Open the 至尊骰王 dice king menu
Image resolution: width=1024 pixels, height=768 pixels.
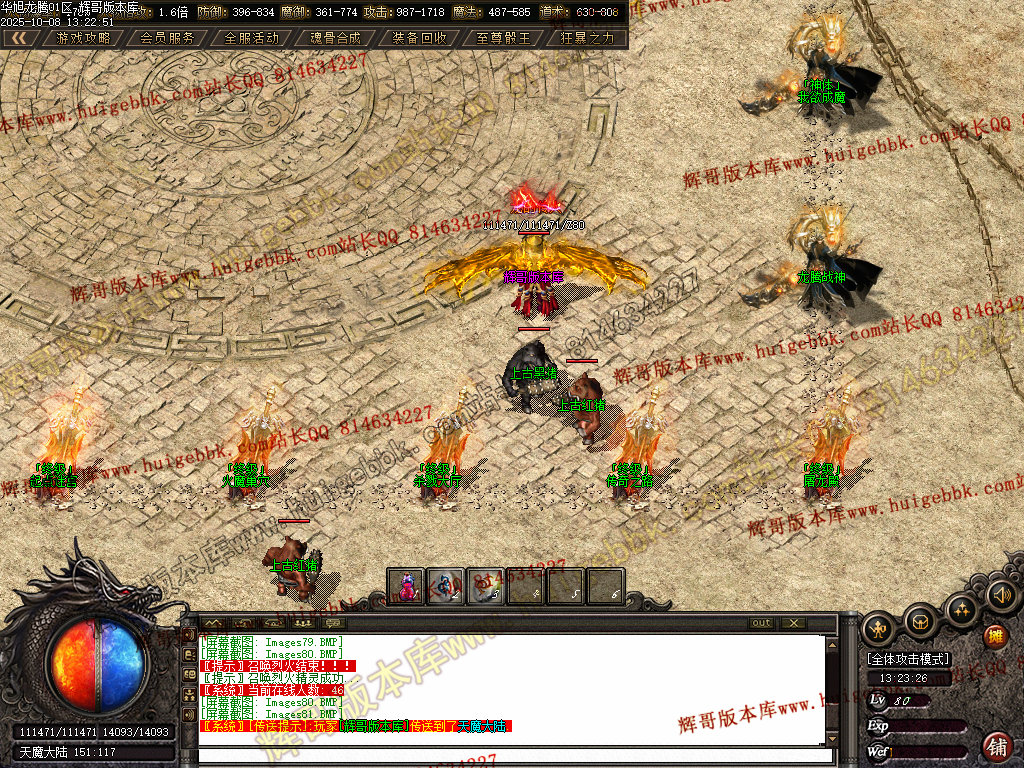pos(504,38)
